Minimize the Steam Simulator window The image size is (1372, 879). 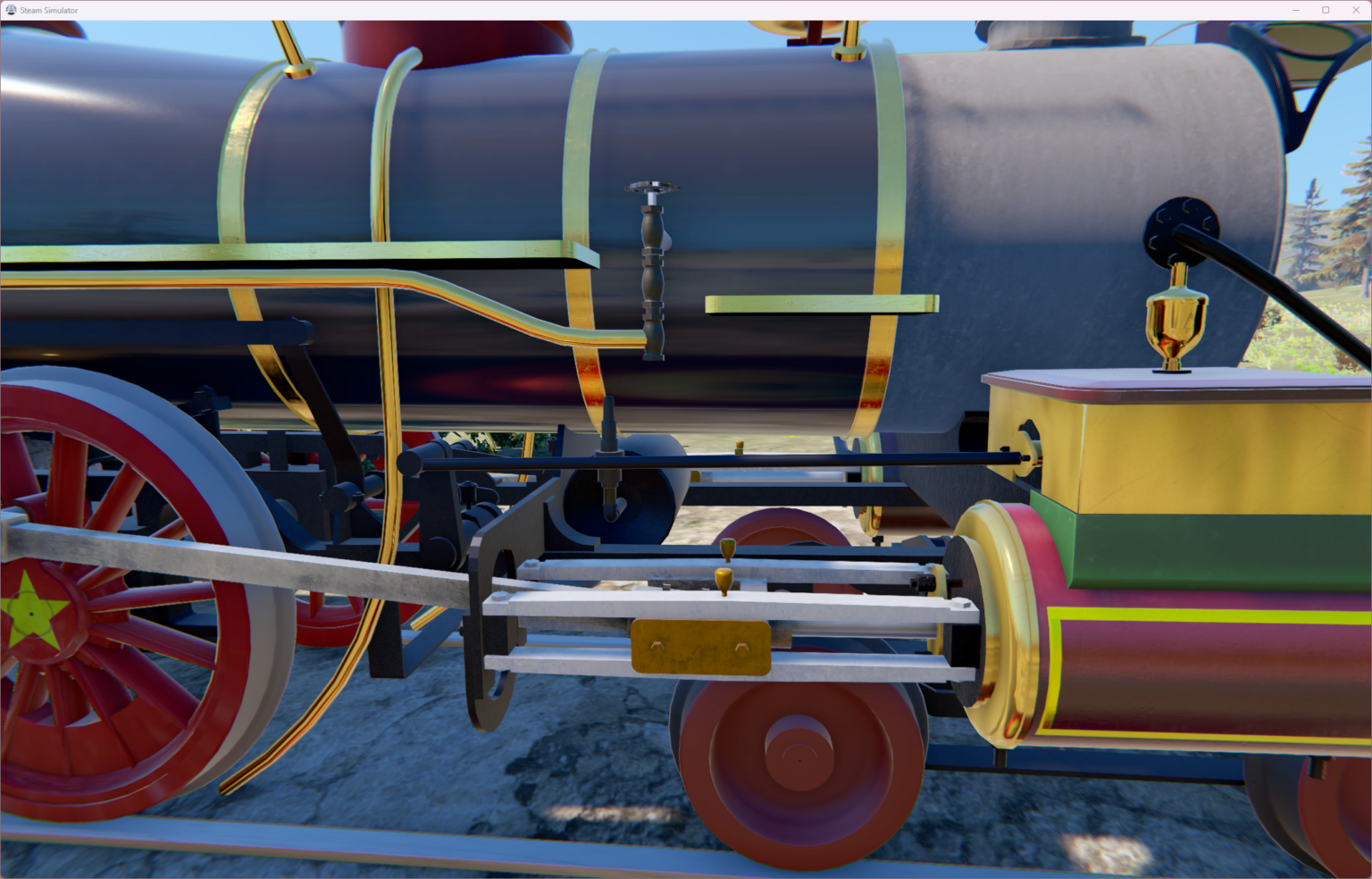[x=1296, y=9]
